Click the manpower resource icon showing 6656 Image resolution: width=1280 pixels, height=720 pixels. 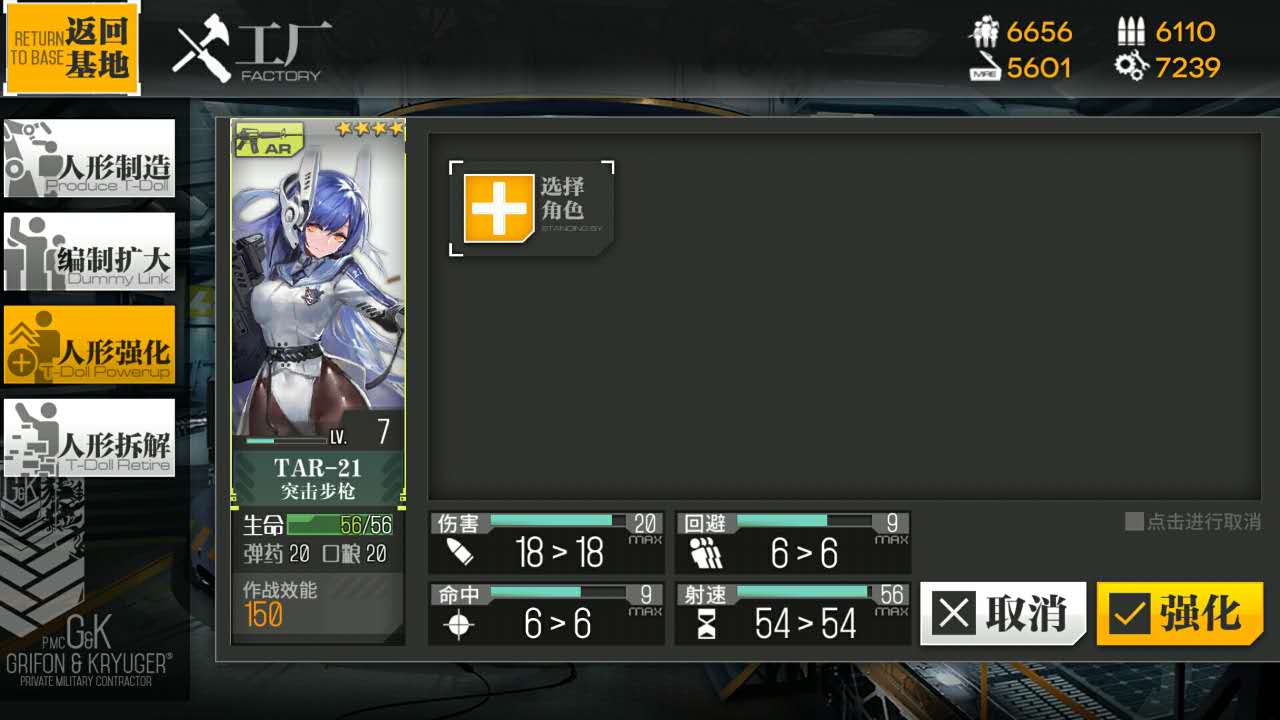[986, 31]
